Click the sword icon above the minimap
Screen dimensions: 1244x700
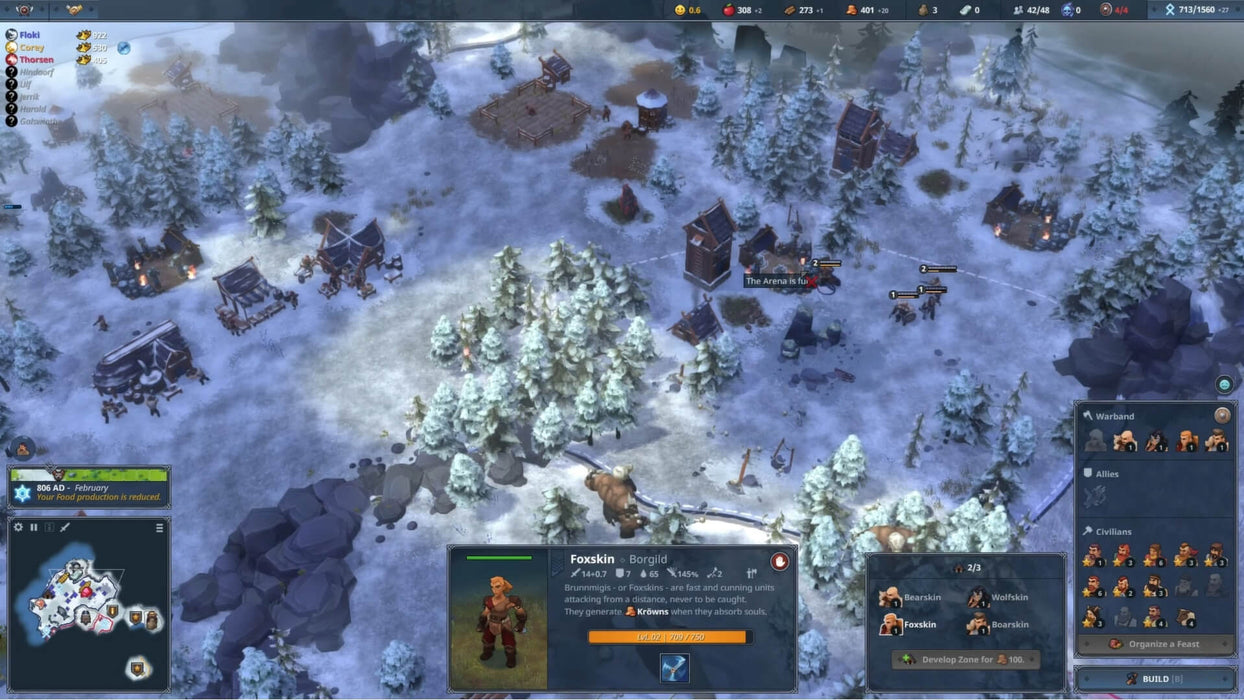[65, 527]
